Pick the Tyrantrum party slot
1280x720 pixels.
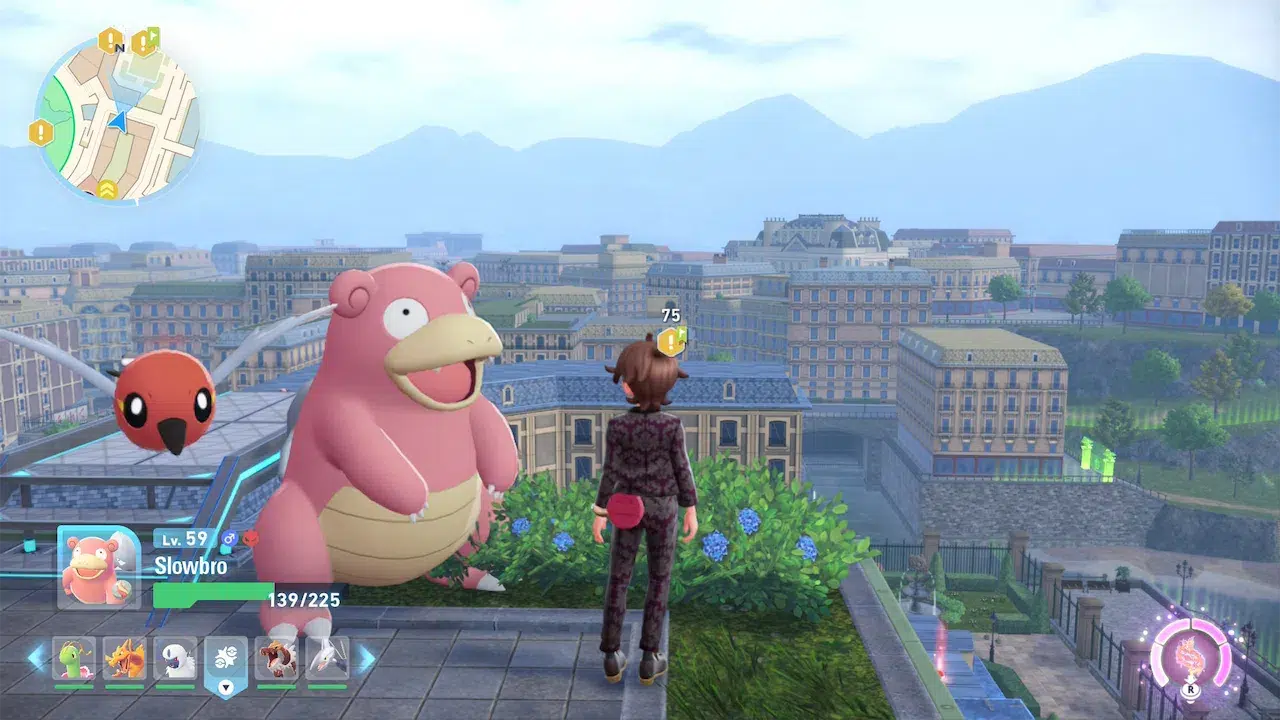pyautogui.click(x=276, y=659)
